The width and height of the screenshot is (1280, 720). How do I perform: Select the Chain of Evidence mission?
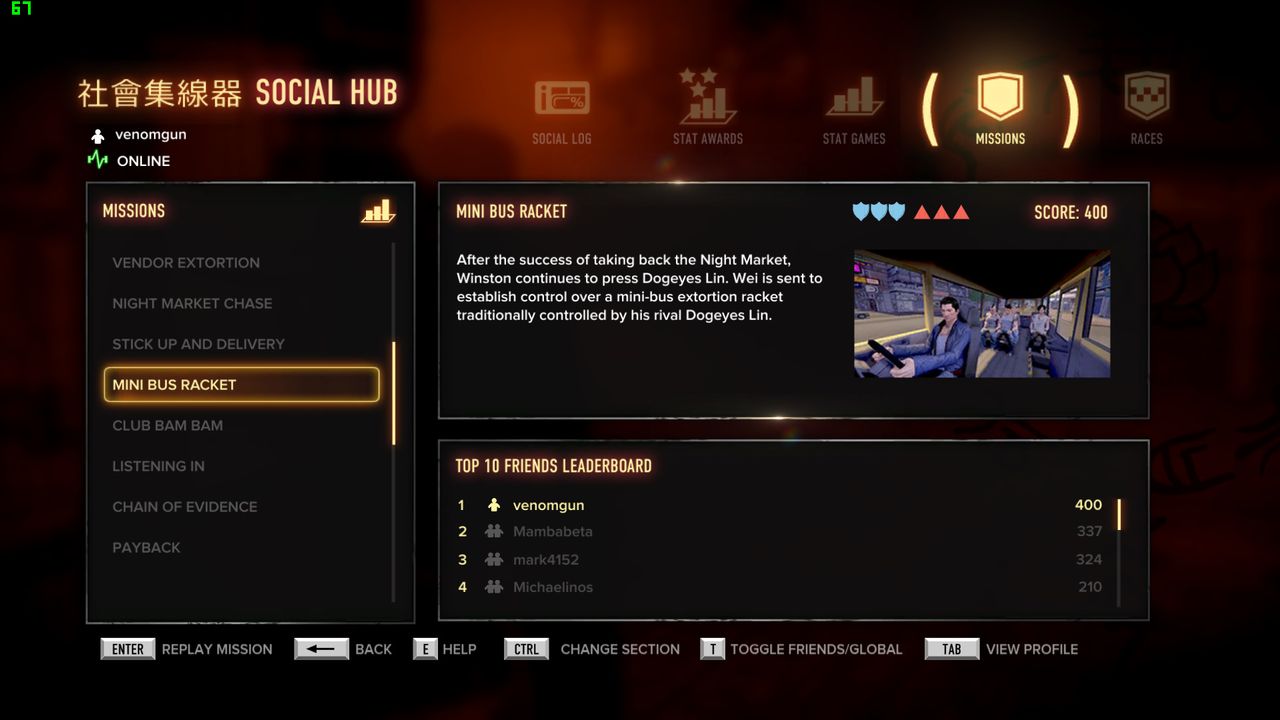coord(185,507)
